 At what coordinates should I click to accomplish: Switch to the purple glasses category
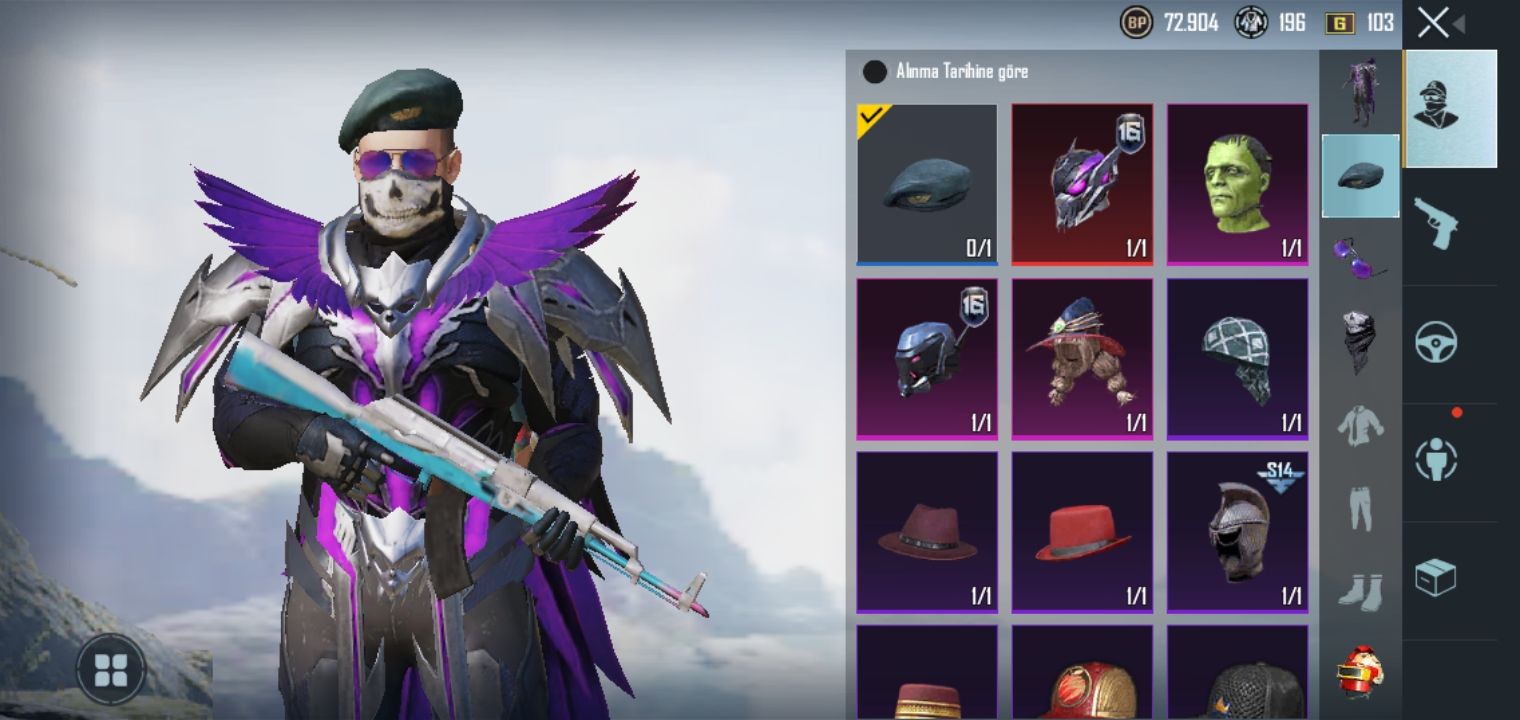pos(1360,256)
